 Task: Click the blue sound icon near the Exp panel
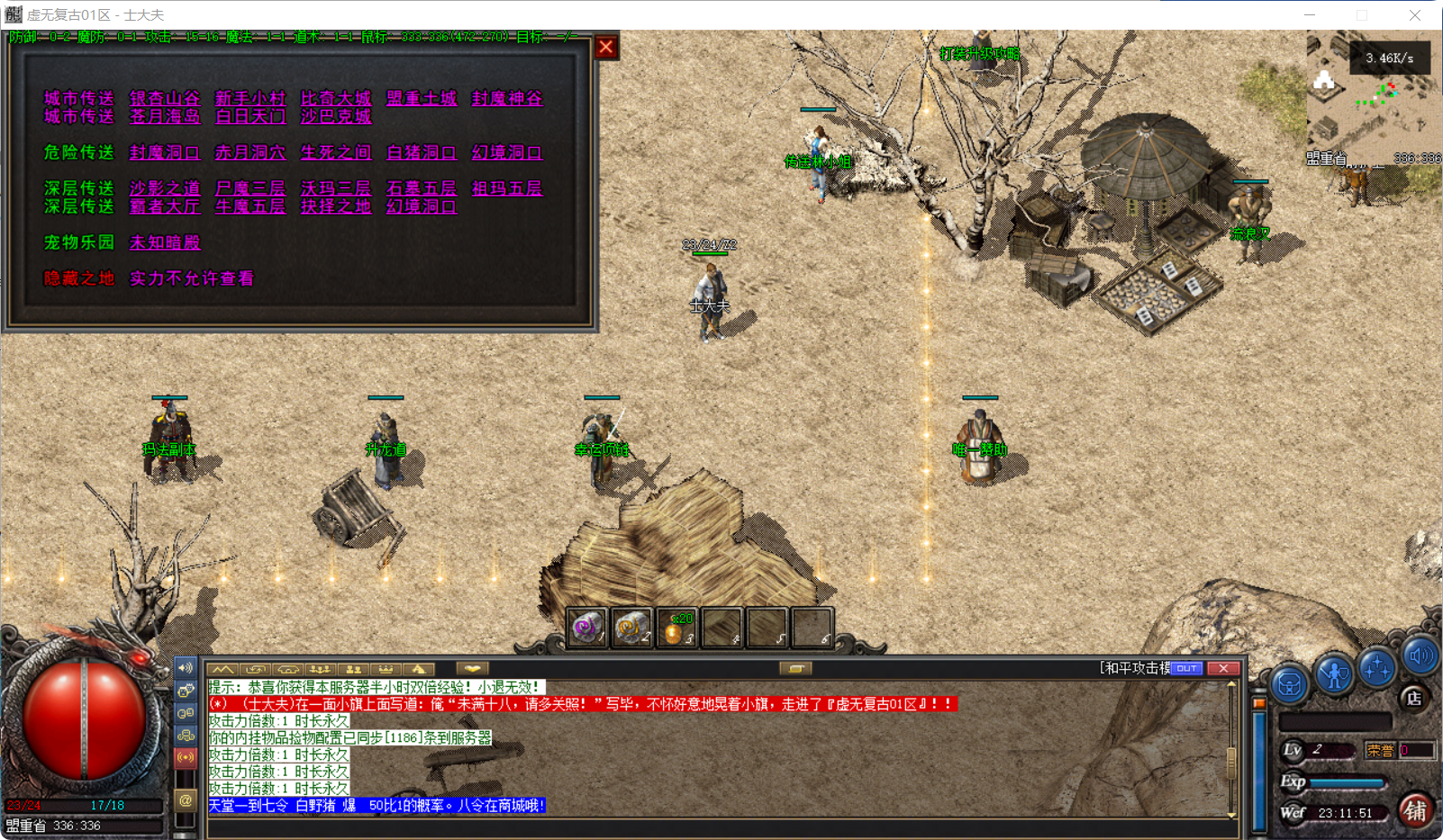click(1419, 657)
